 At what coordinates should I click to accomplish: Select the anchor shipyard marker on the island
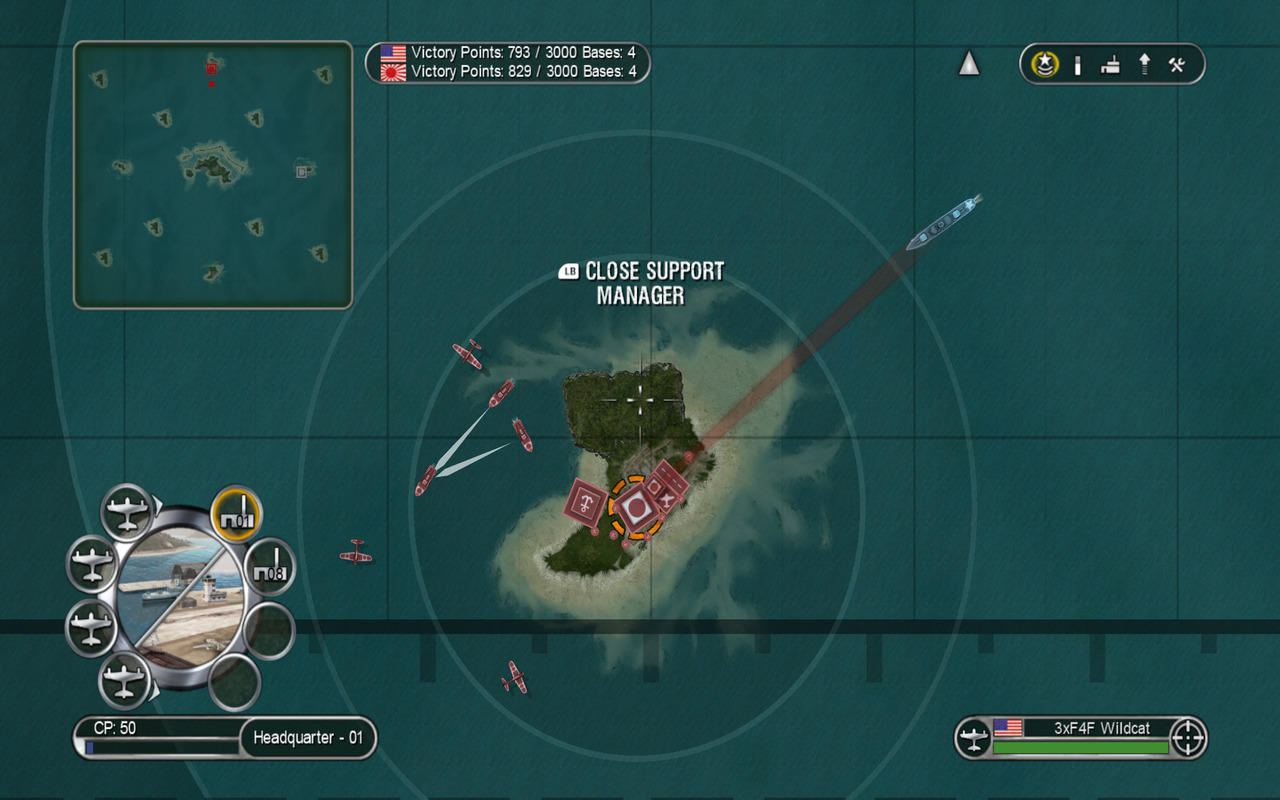click(x=585, y=501)
